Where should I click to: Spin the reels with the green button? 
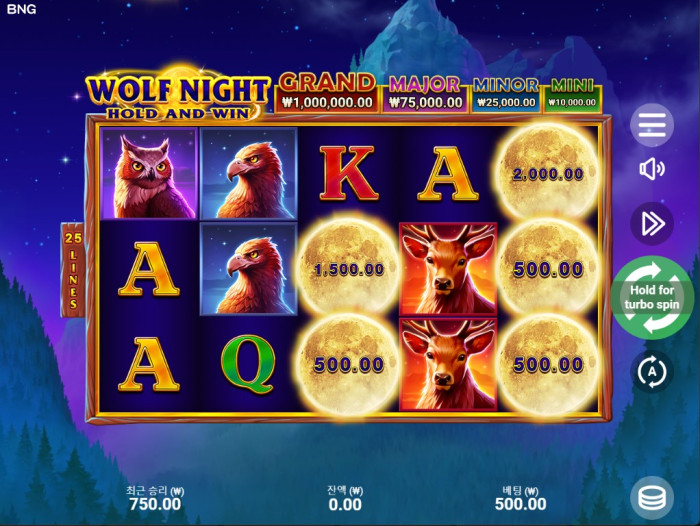652,298
